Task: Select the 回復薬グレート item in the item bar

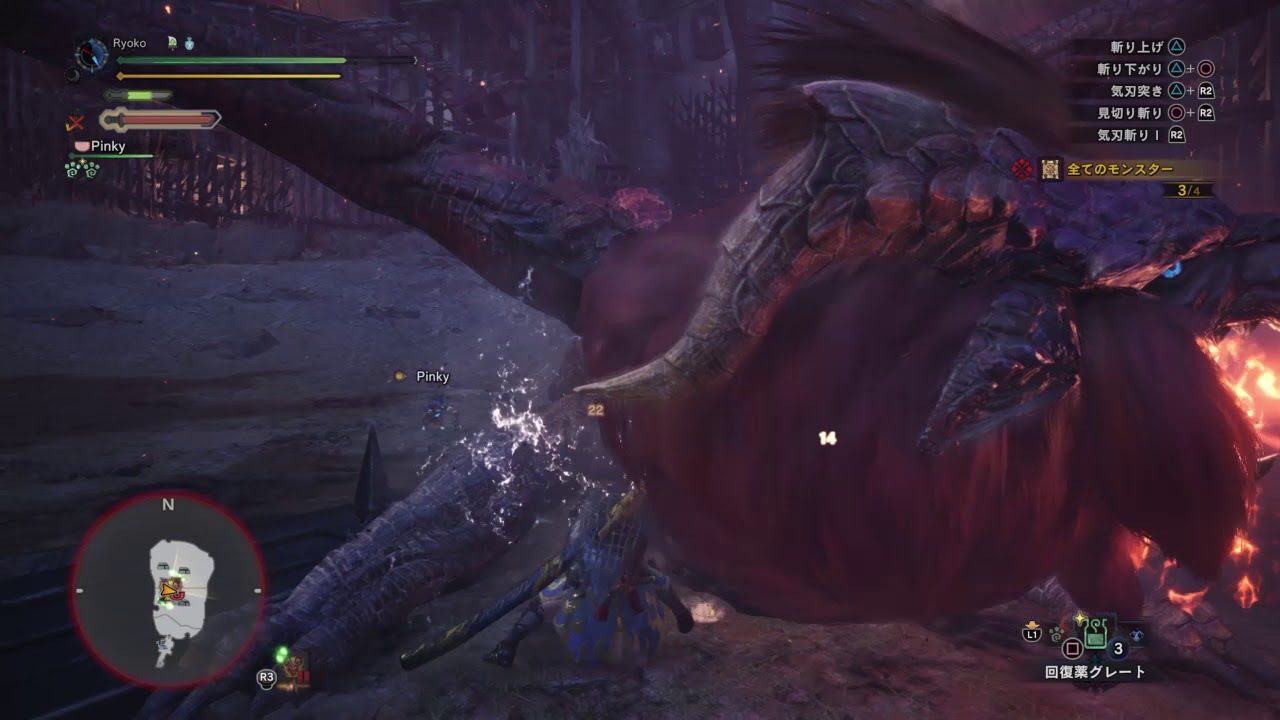Action: tap(1095, 633)
